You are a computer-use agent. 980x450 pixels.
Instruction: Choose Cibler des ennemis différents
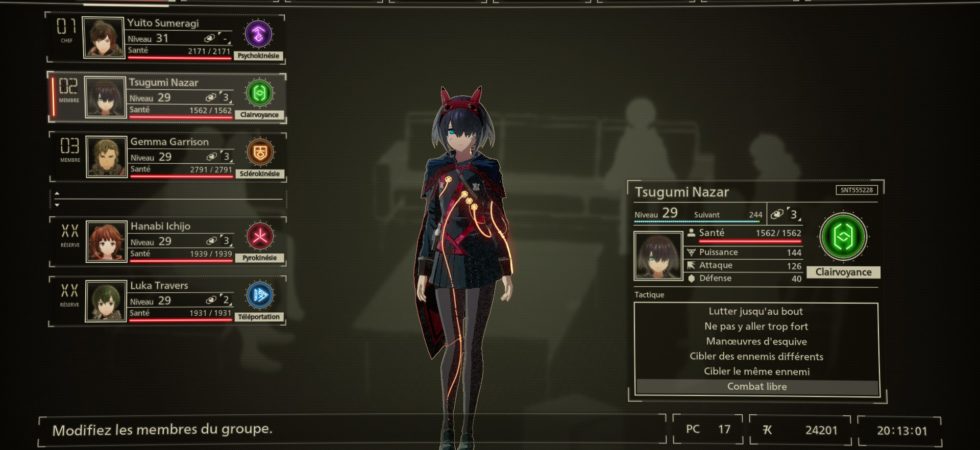click(x=757, y=356)
